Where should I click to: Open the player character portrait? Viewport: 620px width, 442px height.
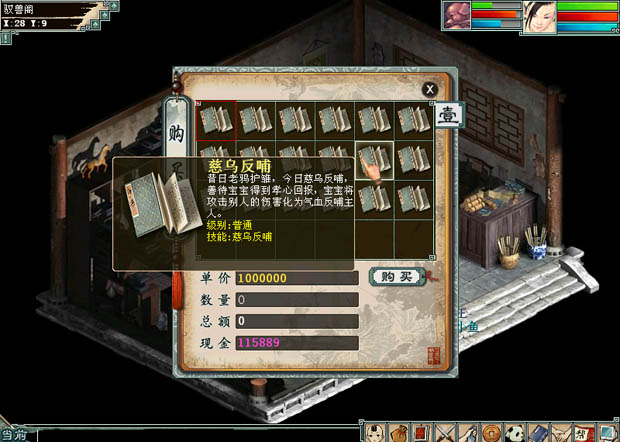(x=540, y=17)
